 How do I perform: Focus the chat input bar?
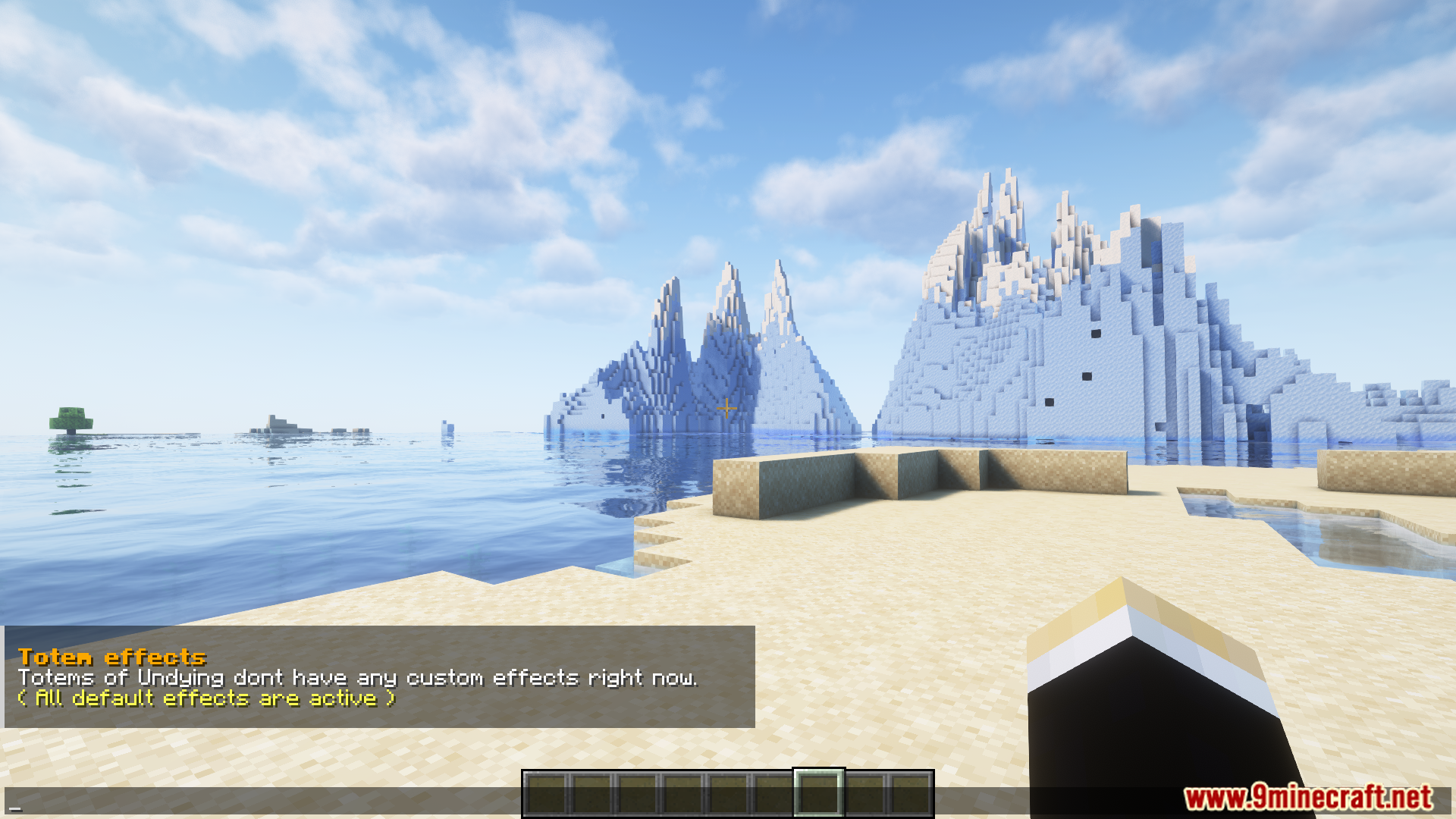(258, 802)
